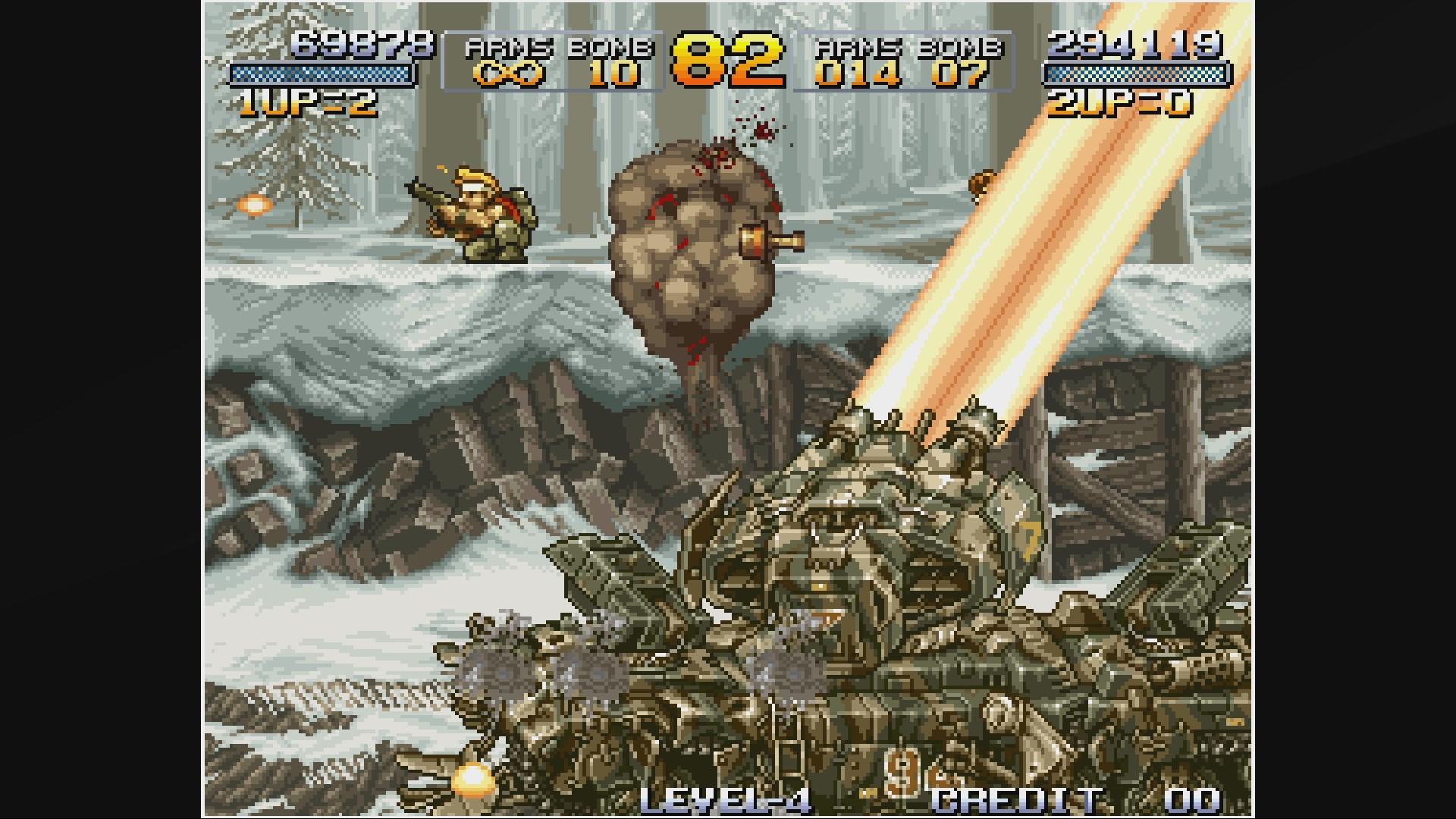This screenshot has width=1456, height=819.
Task: Click the striped blue health bar under player one's score
Action: tap(318, 74)
